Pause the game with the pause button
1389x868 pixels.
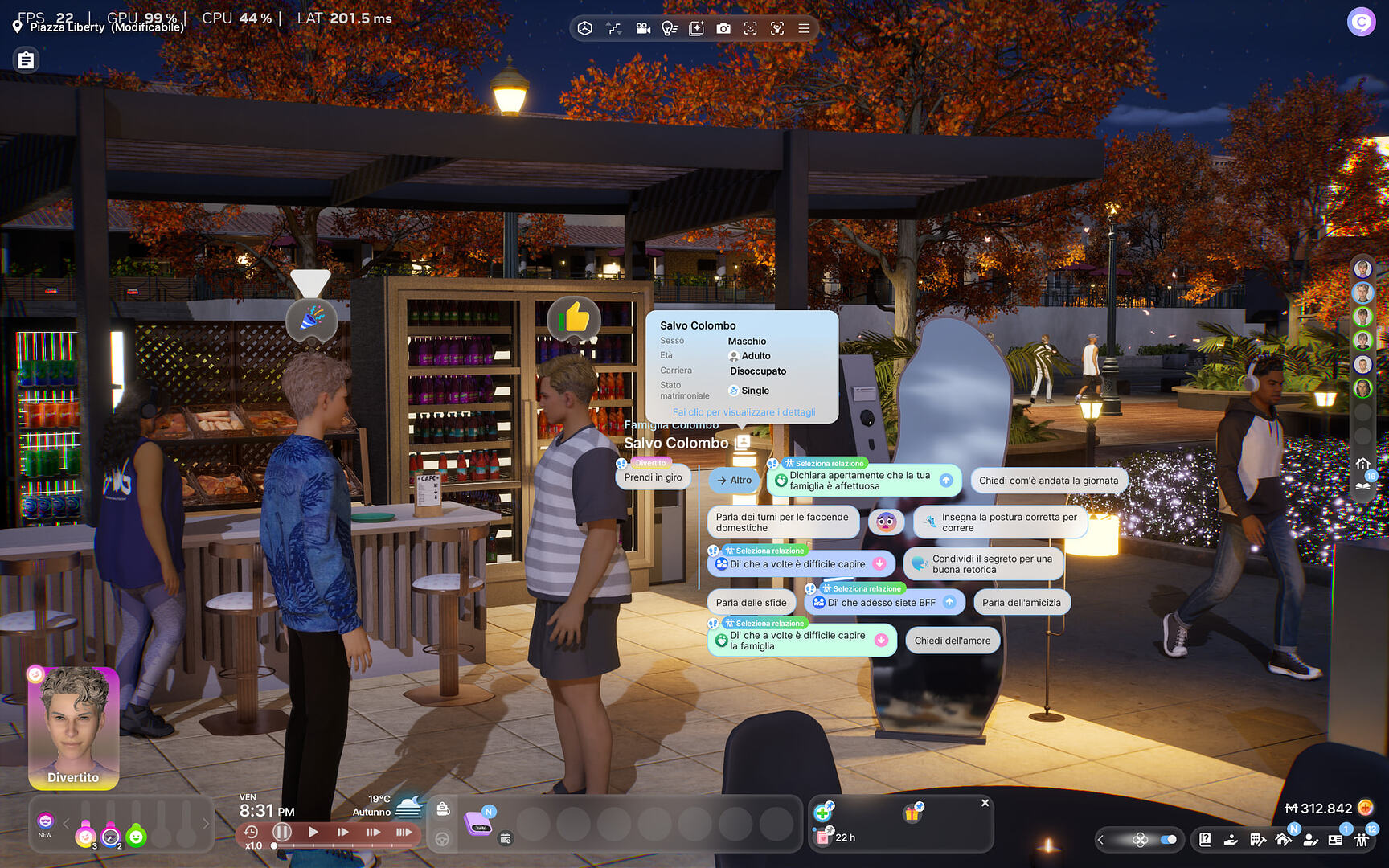282,833
